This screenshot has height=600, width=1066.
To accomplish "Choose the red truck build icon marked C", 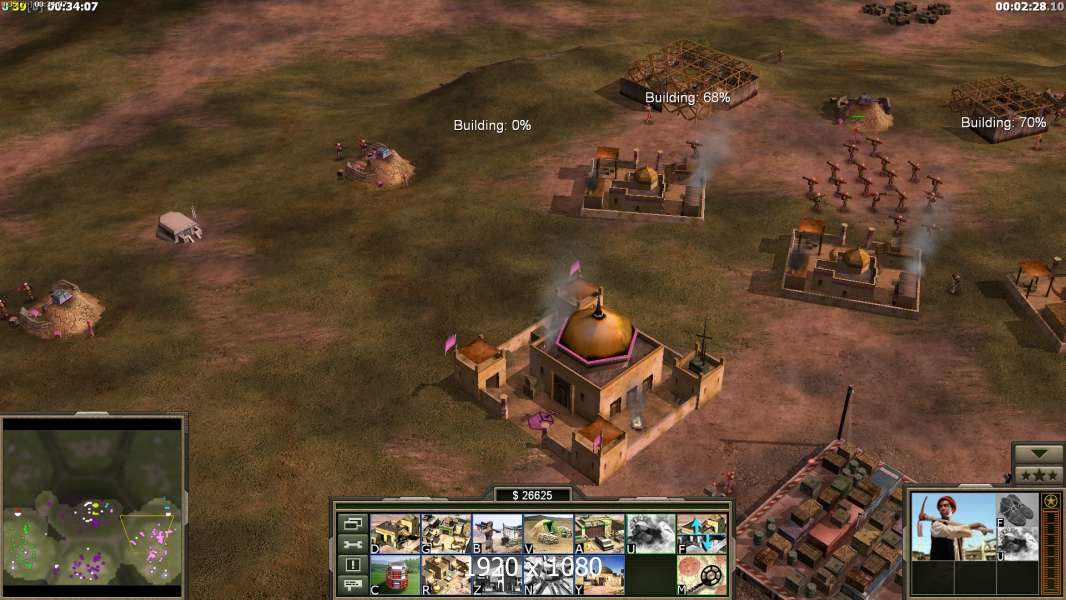I will (x=394, y=575).
